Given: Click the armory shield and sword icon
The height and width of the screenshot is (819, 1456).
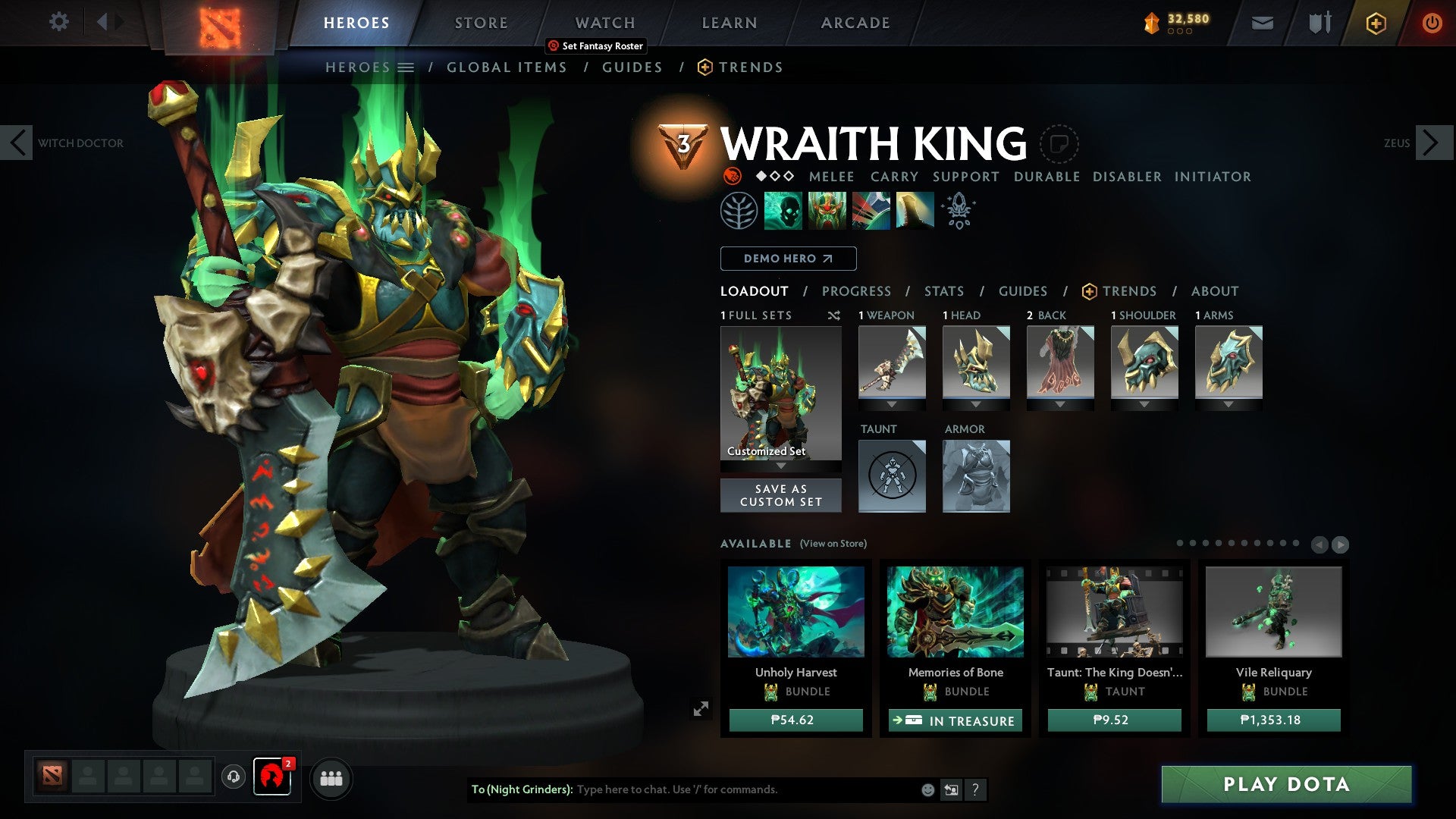Looking at the screenshot, I should [x=1319, y=23].
